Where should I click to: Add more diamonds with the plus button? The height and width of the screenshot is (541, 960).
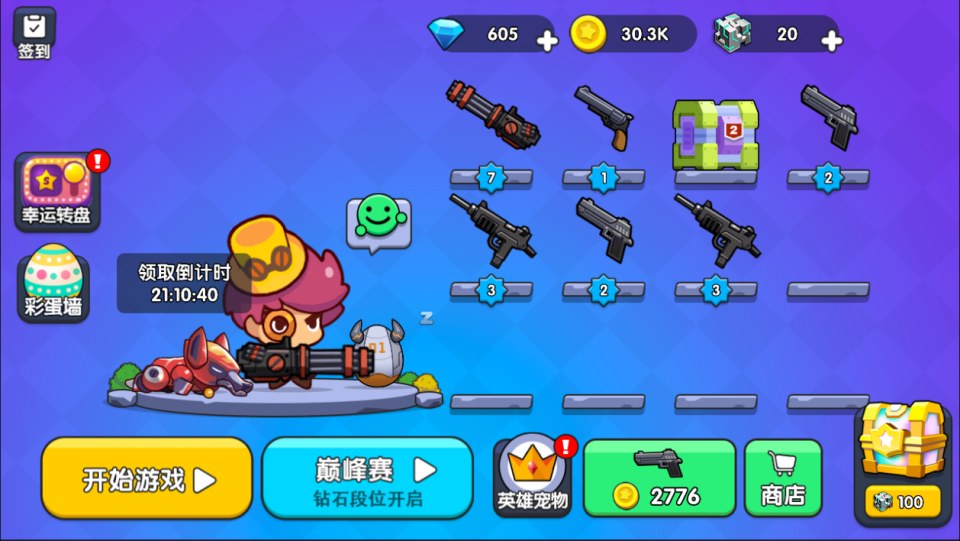(547, 41)
